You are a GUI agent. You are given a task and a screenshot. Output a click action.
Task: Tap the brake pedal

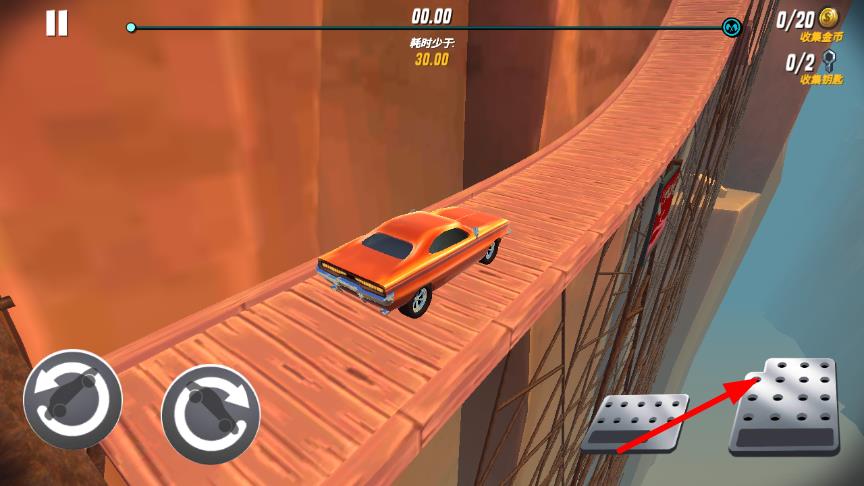[635, 421]
